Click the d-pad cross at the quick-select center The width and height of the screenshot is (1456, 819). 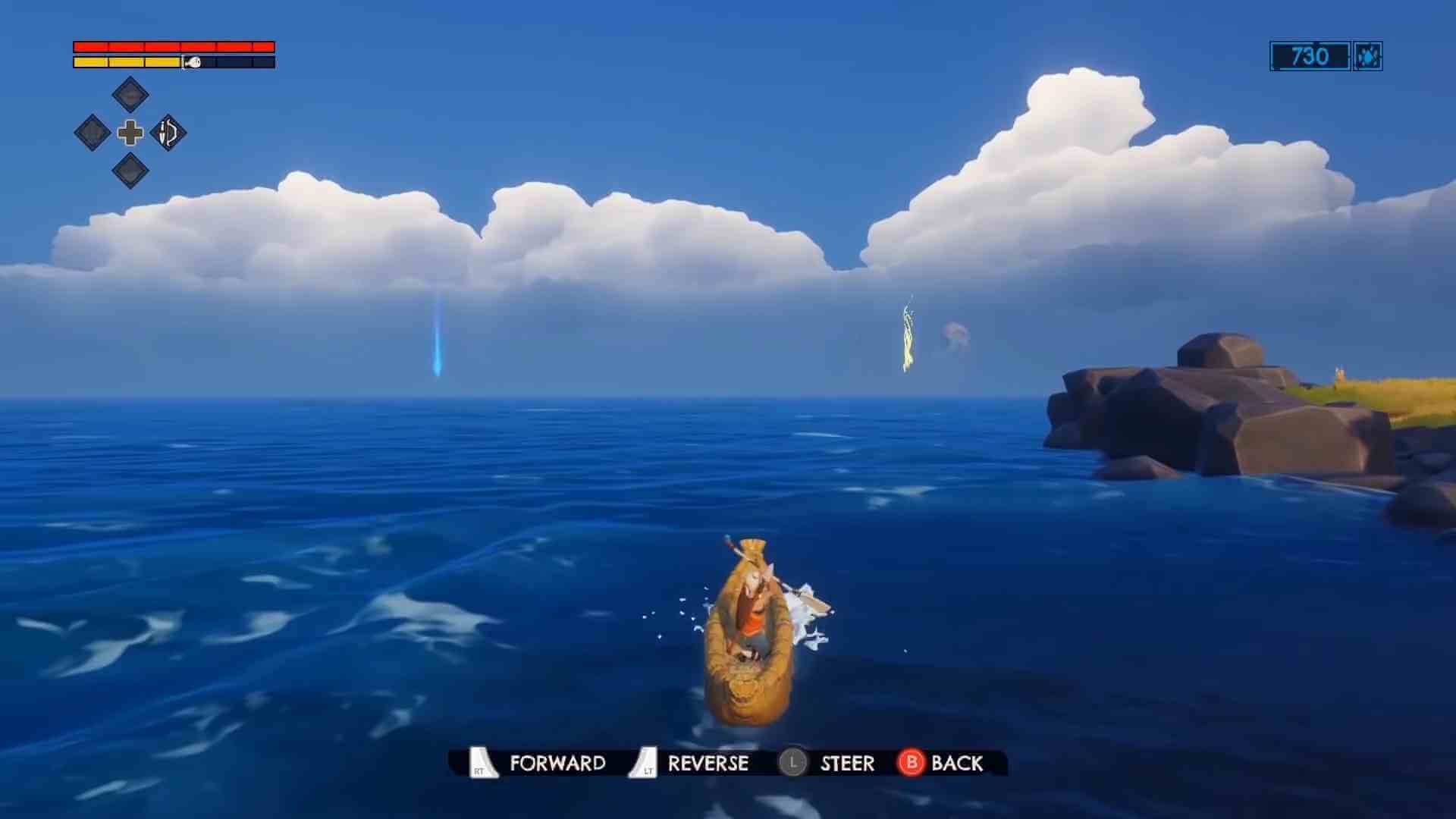pyautogui.click(x=129, y=133)
